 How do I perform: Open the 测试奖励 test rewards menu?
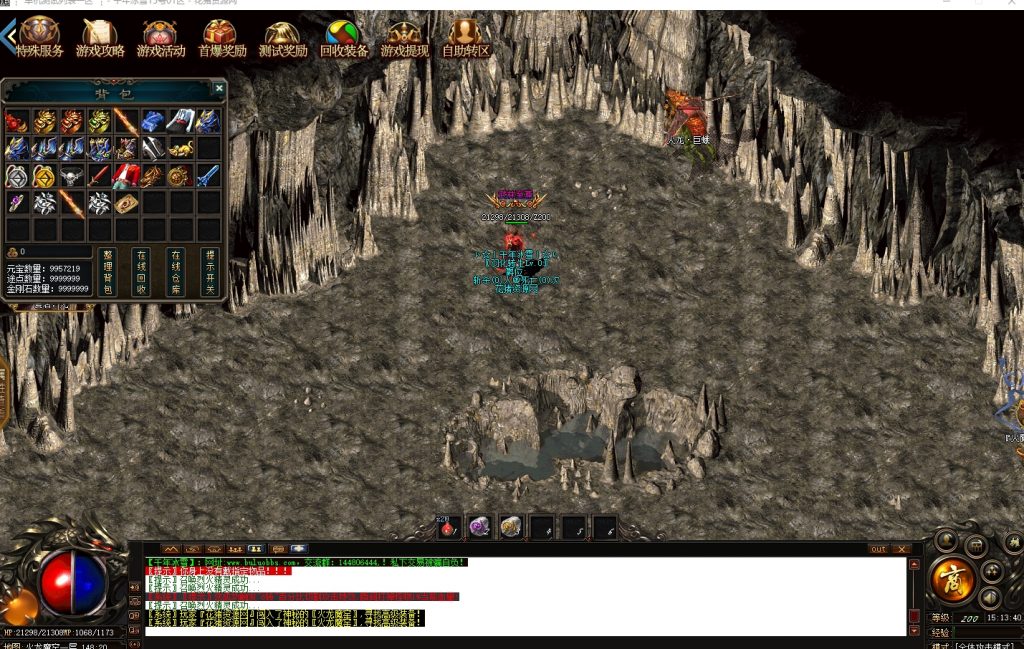coord(283,38)
